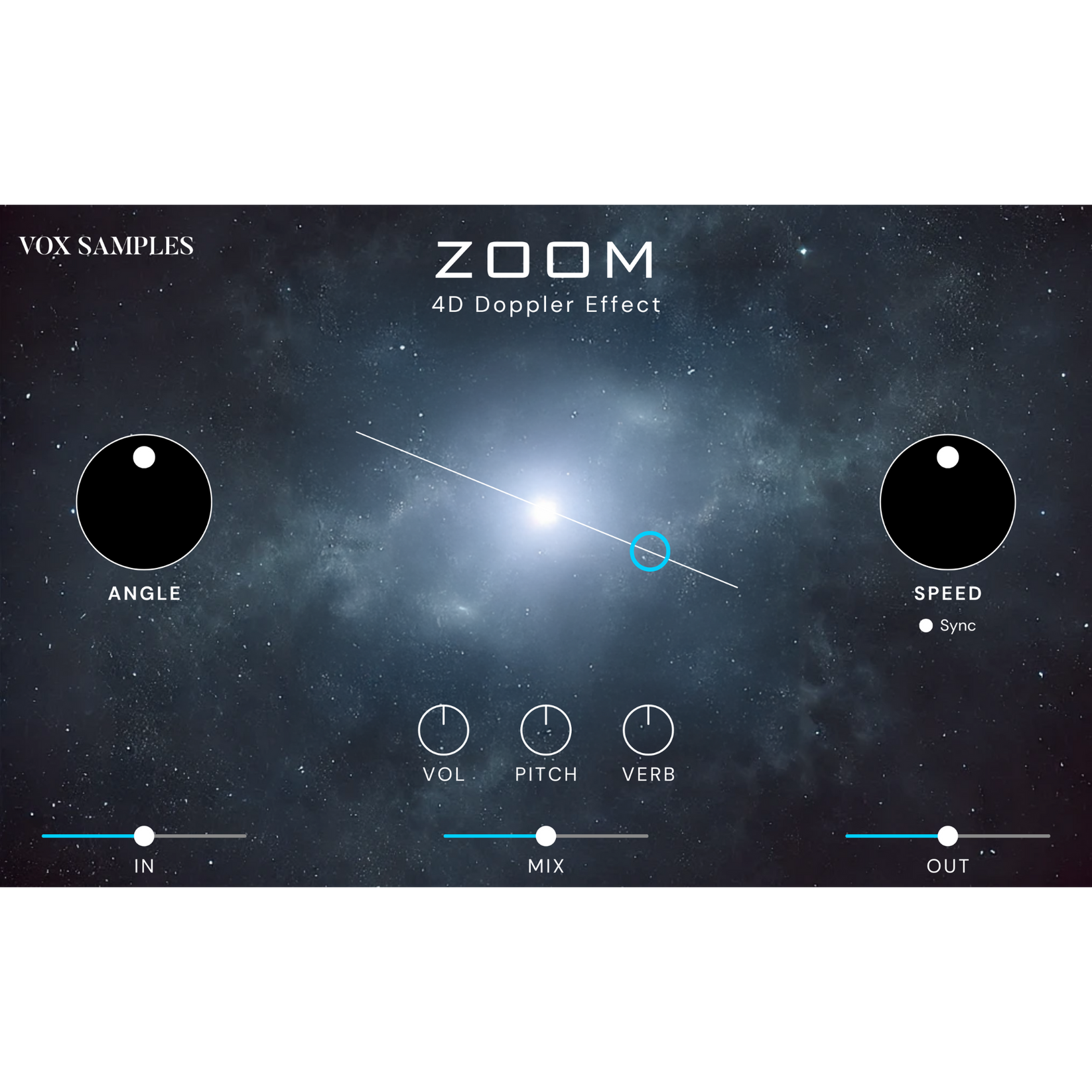Click the Sync label text

tap(957, 624)
